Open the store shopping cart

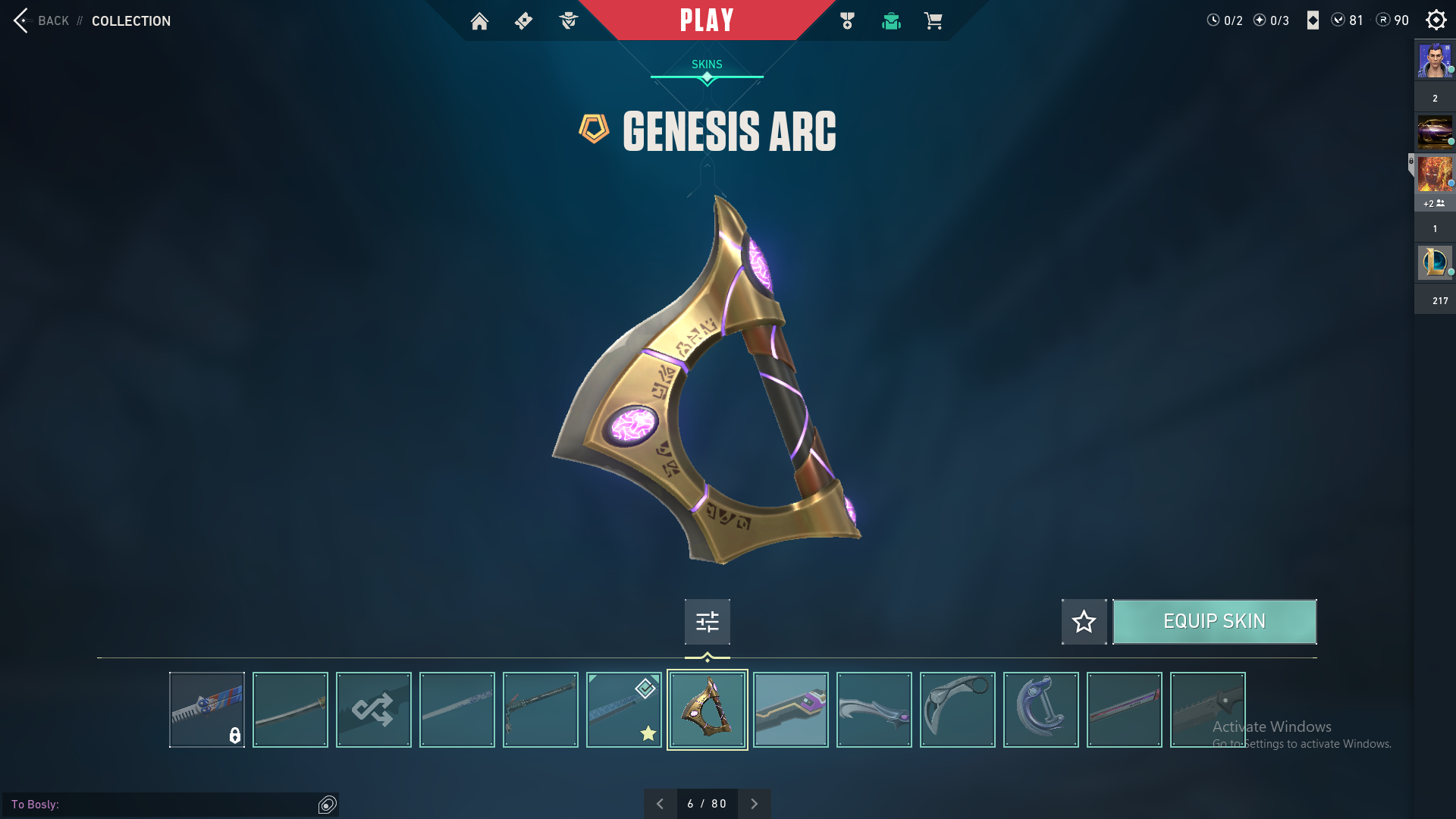tap(933, 21)
